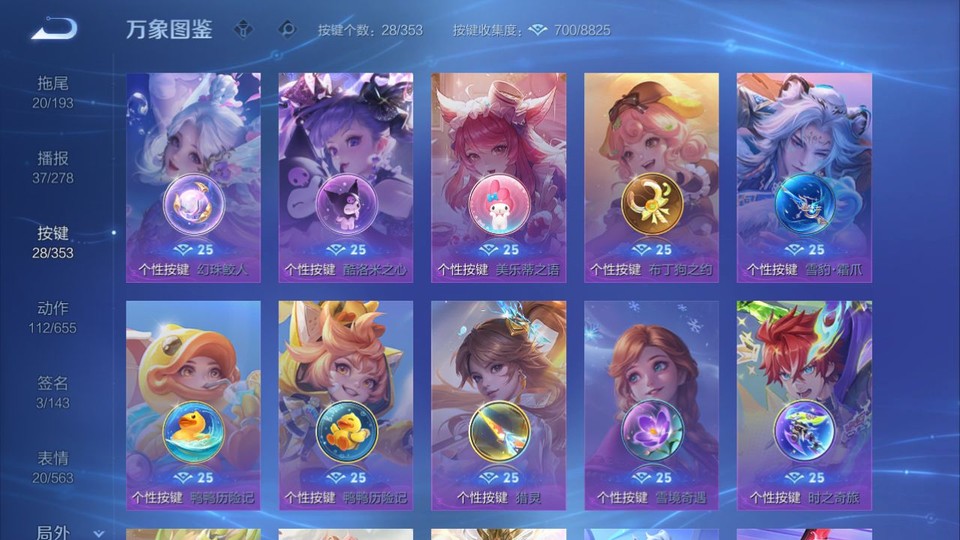Switch to the 拖尾 category tab

pos(53,91)
